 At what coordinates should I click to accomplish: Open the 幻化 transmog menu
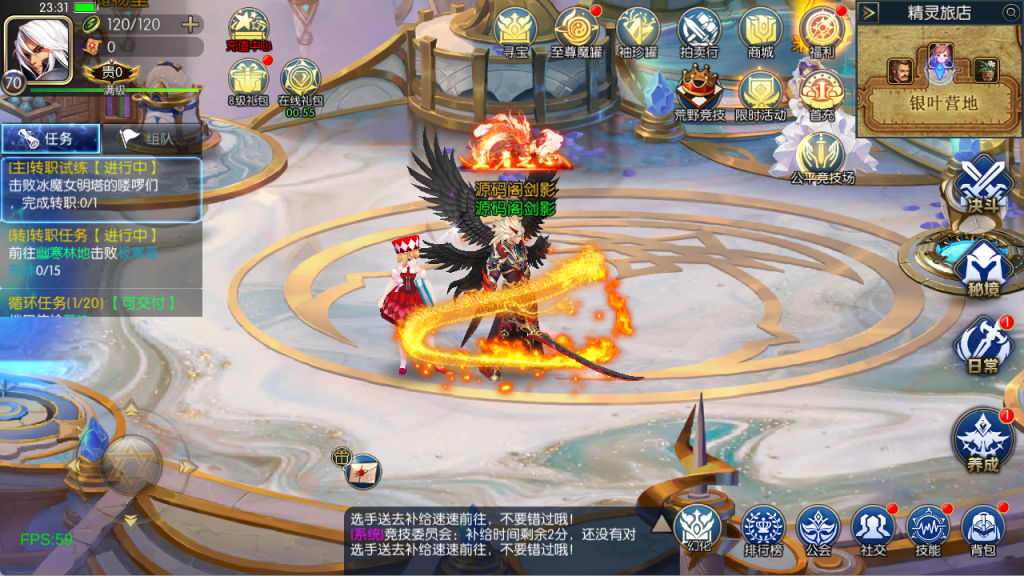pos(697,526)
